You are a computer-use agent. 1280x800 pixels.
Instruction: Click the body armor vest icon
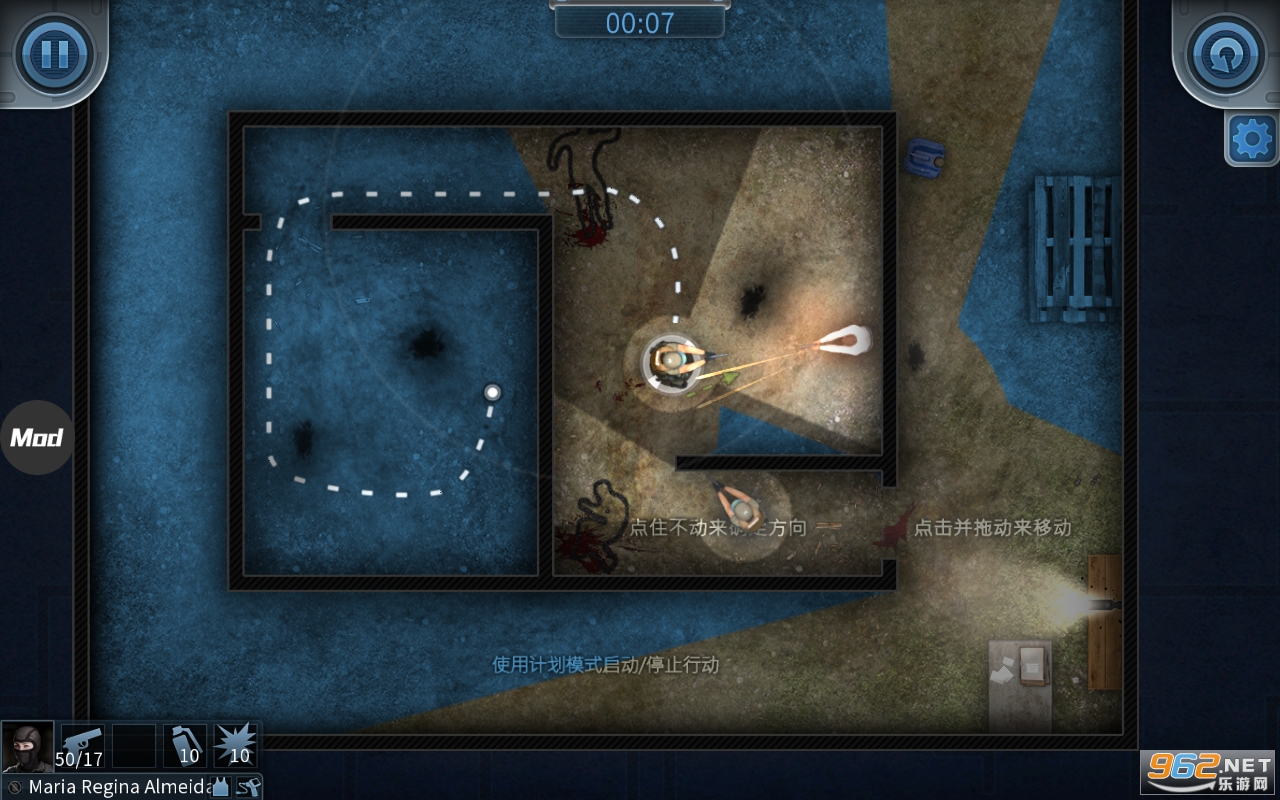point(221,787)
